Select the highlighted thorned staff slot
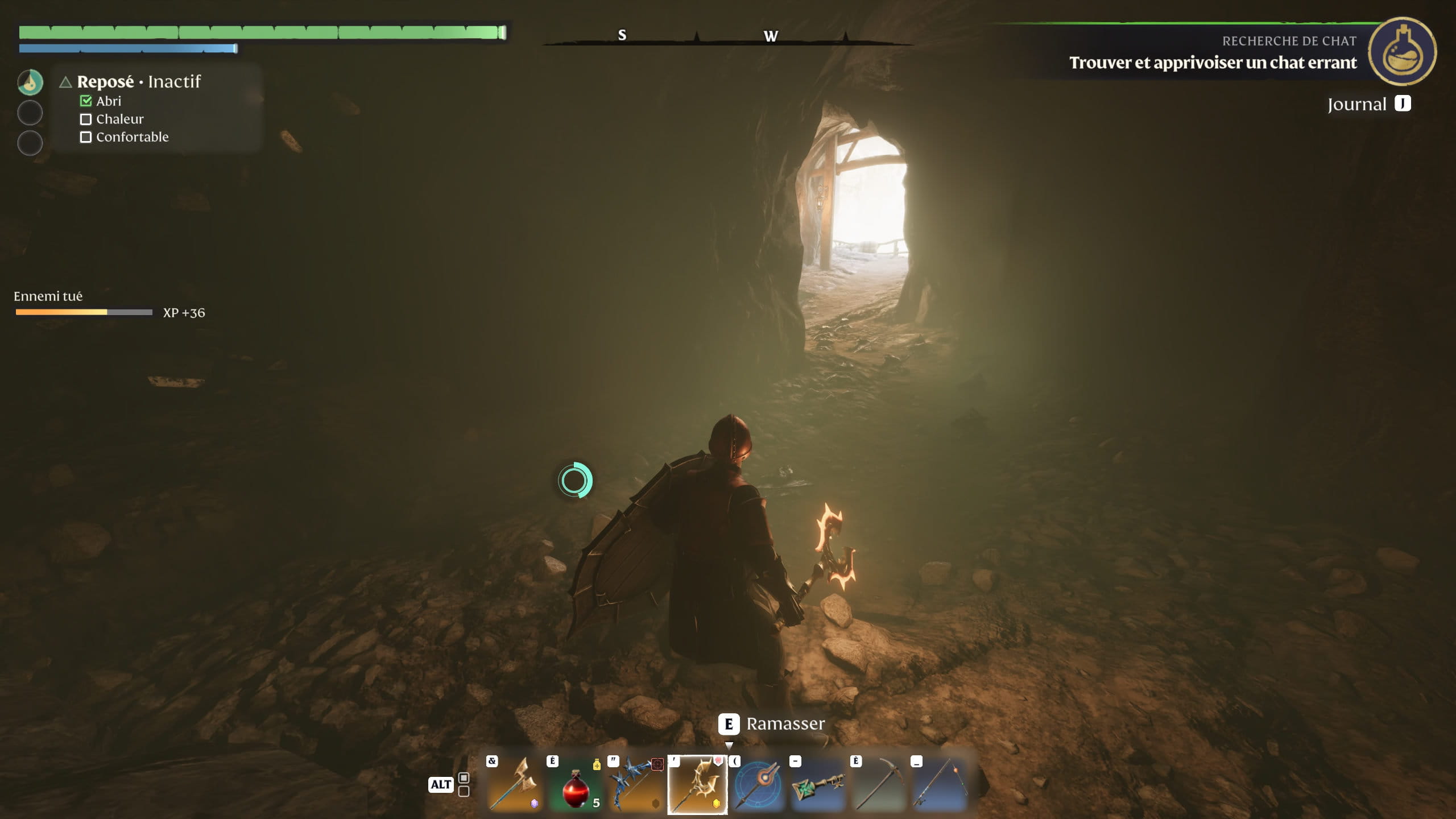The width and height of the screenshot is (1456, 819). [697, 785]
